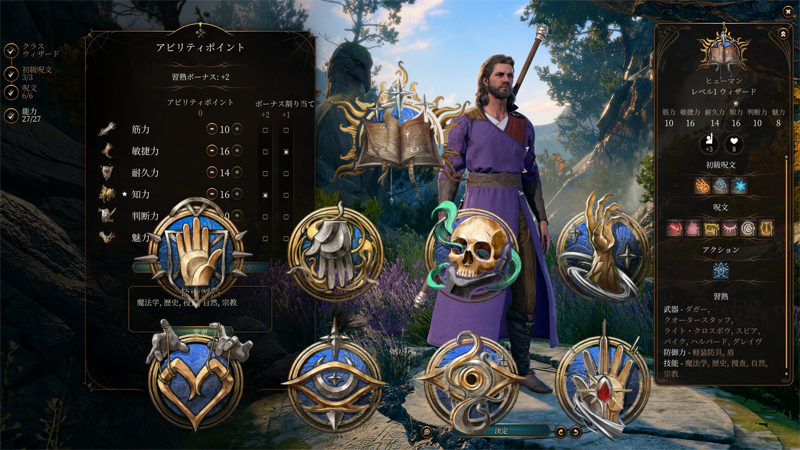
Task: Select the silver gauntlet school emblem
Action: 336,252
